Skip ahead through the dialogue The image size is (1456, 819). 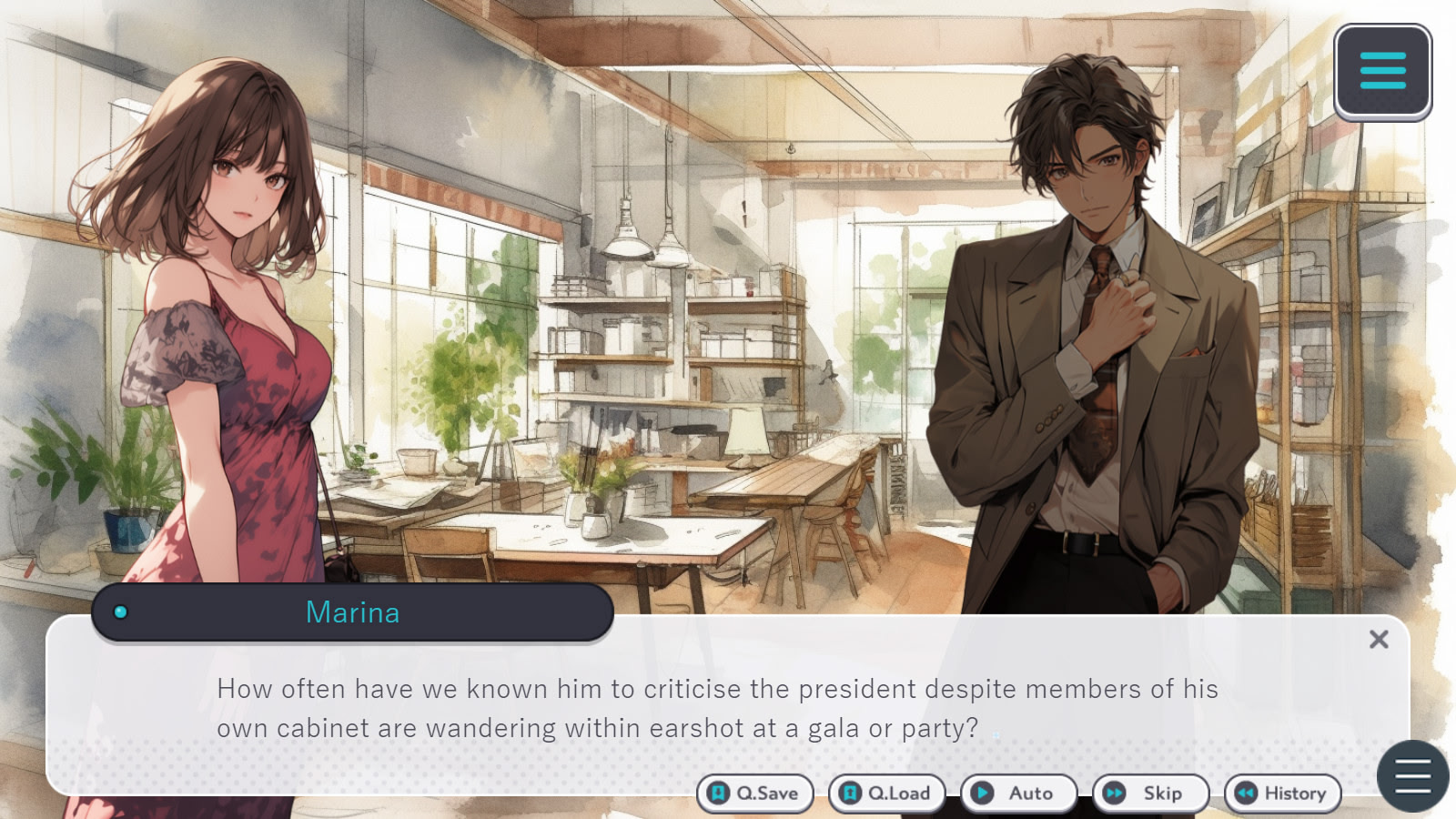(1150, 794)
